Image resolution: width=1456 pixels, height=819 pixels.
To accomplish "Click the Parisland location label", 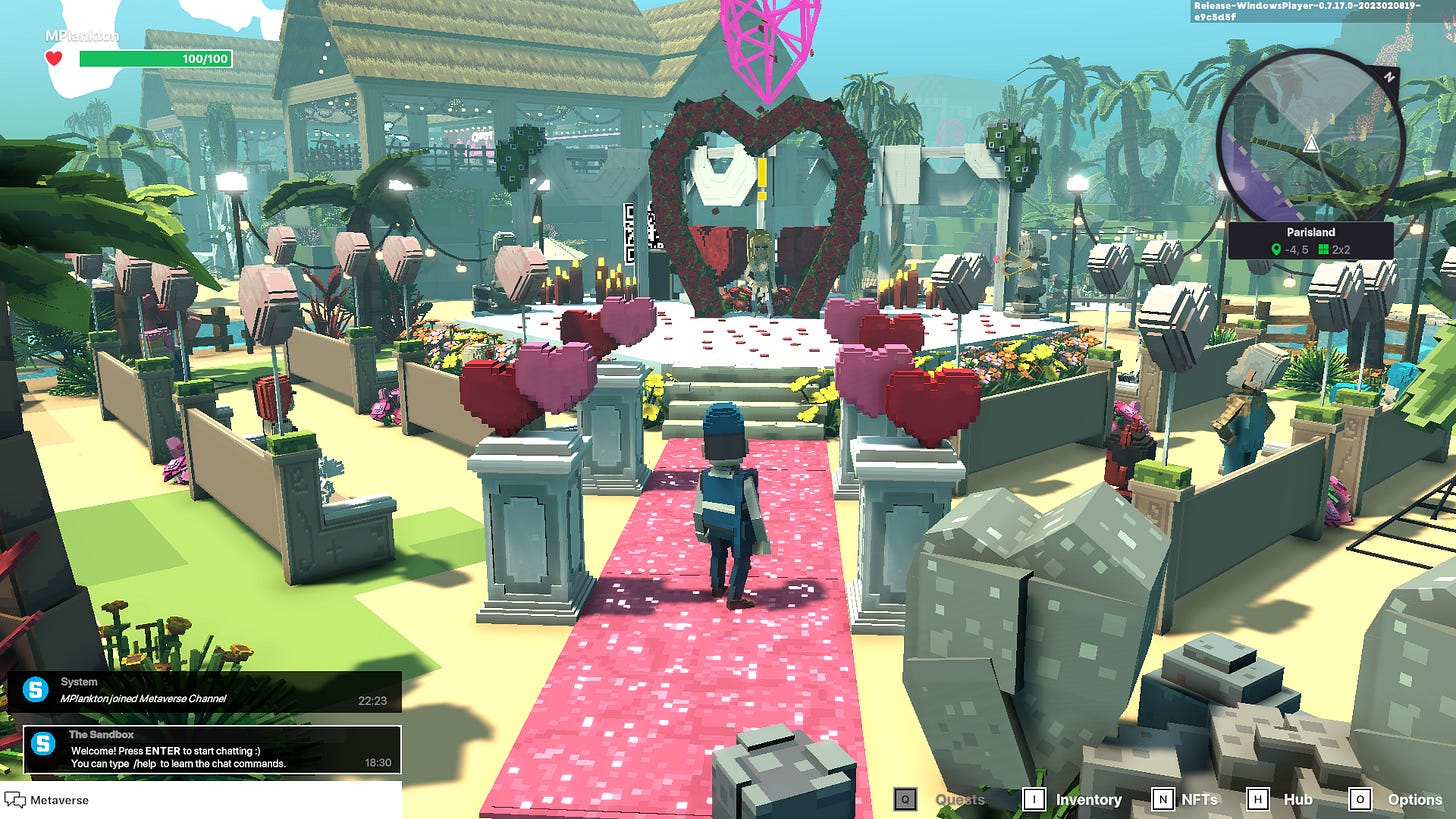I will 1310,232.
